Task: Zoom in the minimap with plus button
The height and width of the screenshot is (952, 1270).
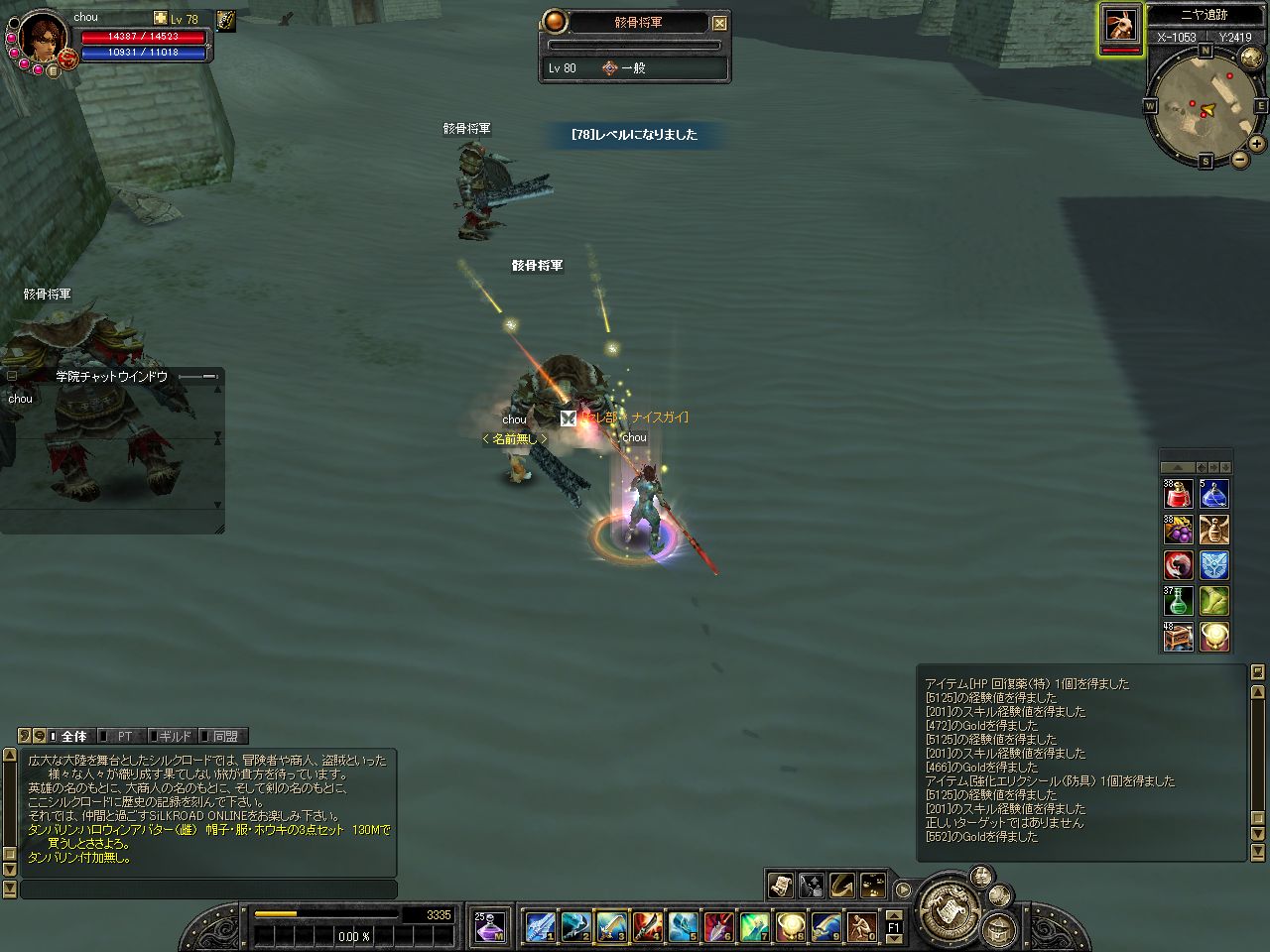Action: click(1257, 144)
